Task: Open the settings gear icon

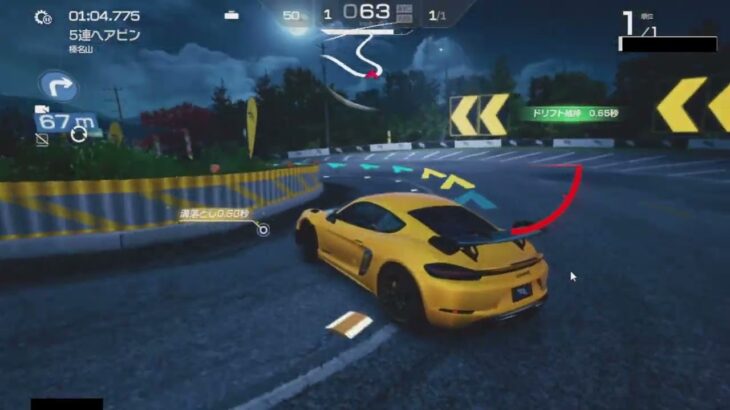Action: point(43,17)
